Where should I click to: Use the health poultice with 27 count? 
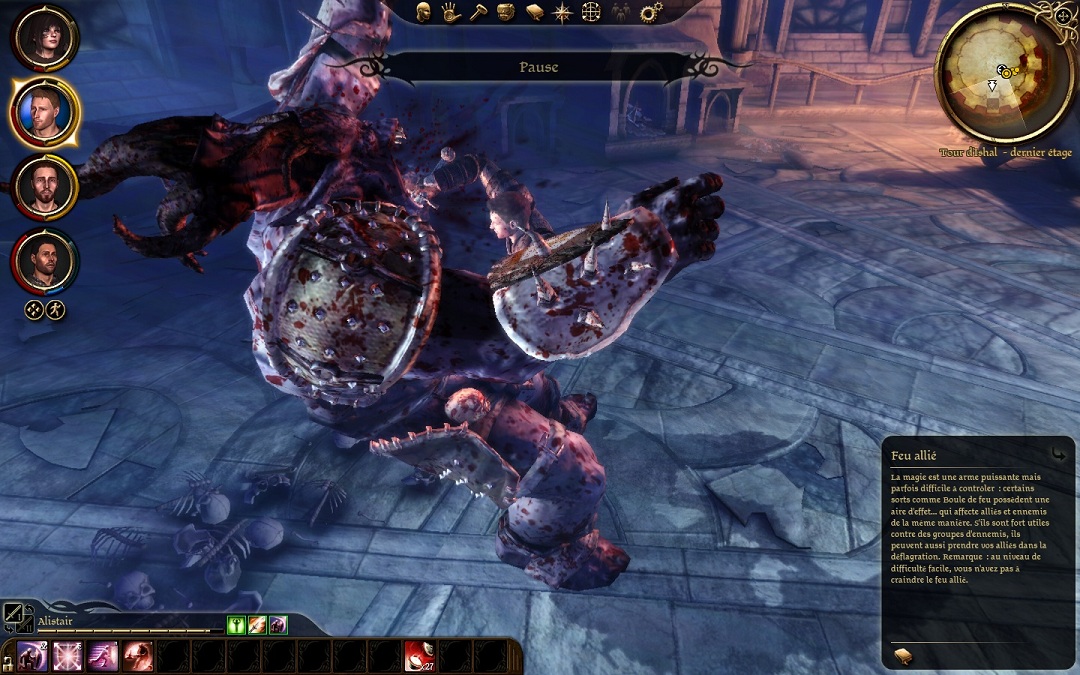419,657
